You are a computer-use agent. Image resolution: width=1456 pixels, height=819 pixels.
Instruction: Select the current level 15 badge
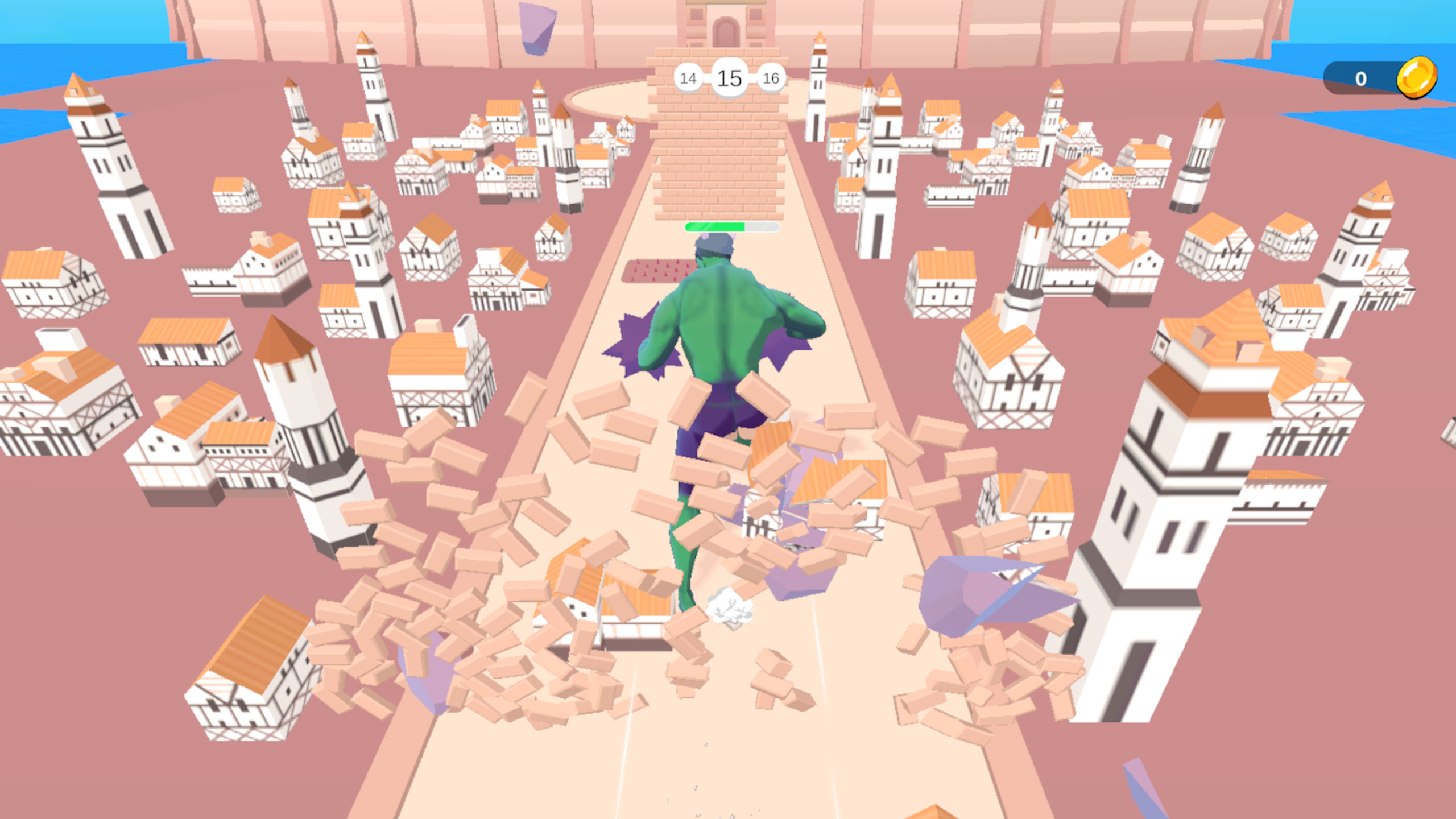point(730,78)
